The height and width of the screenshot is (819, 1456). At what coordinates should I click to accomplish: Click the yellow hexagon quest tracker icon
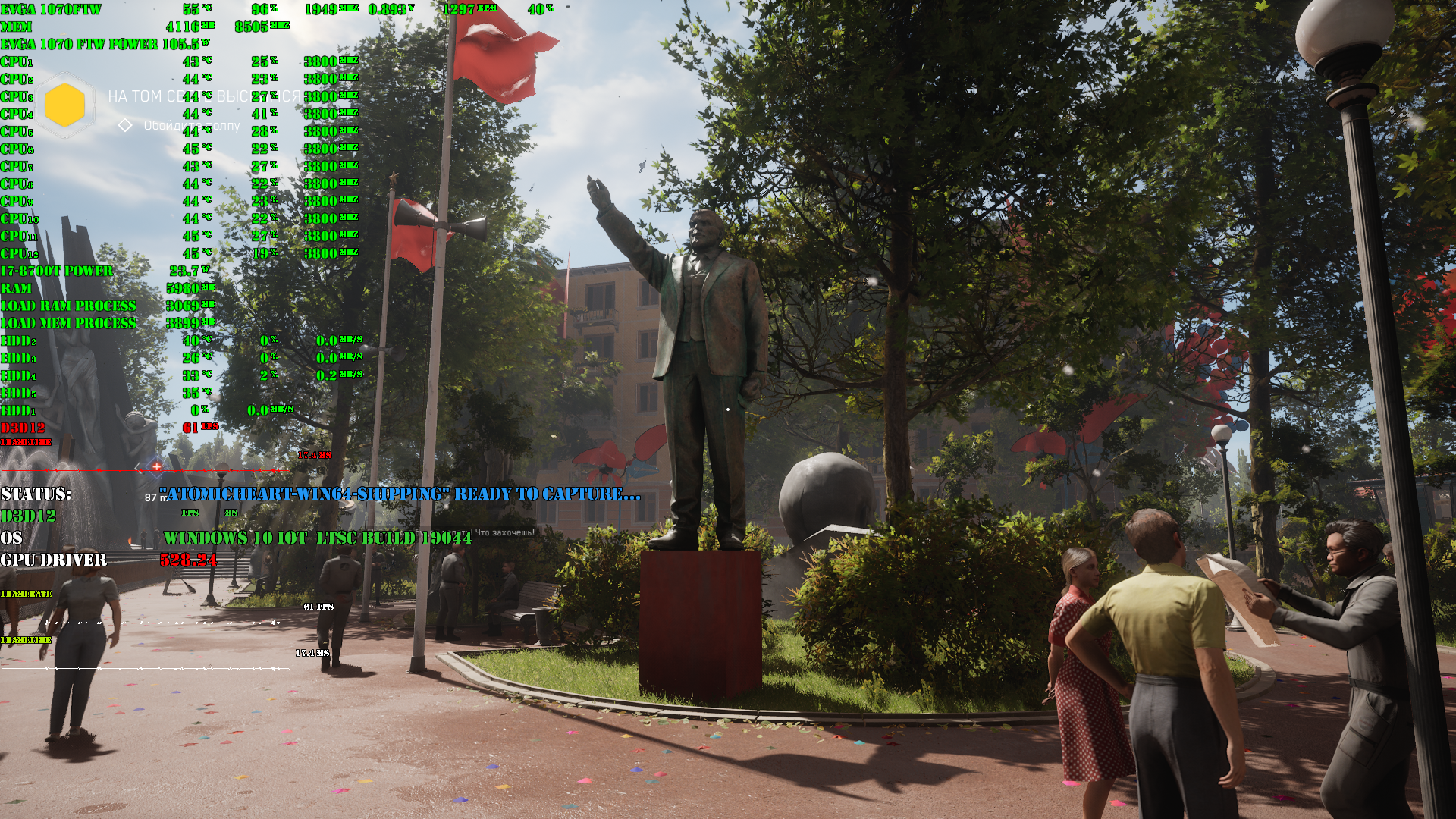point(64,105)
